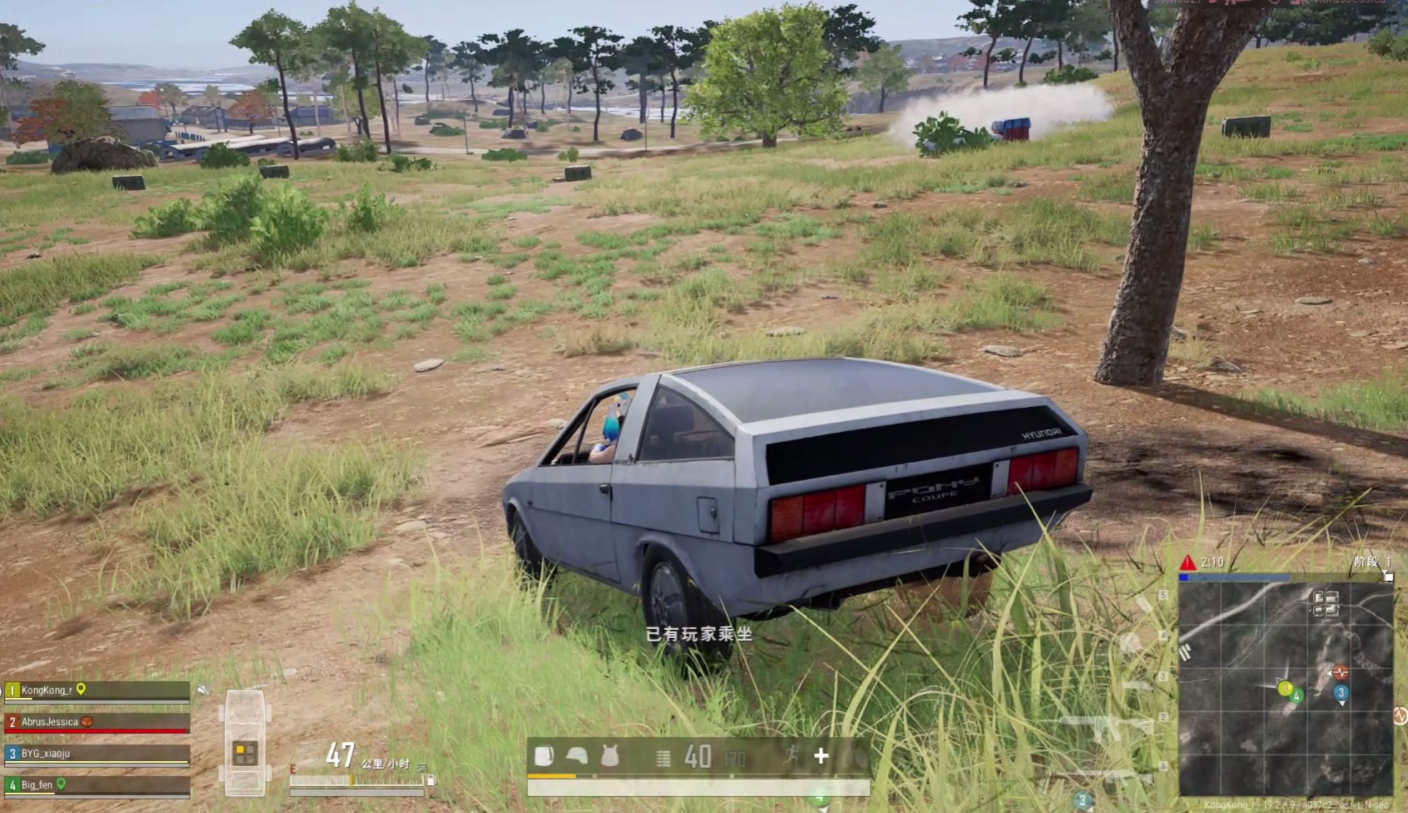Select teammate Big_fen's entry
The image size is (1408, 813).
tap(97, 785)
